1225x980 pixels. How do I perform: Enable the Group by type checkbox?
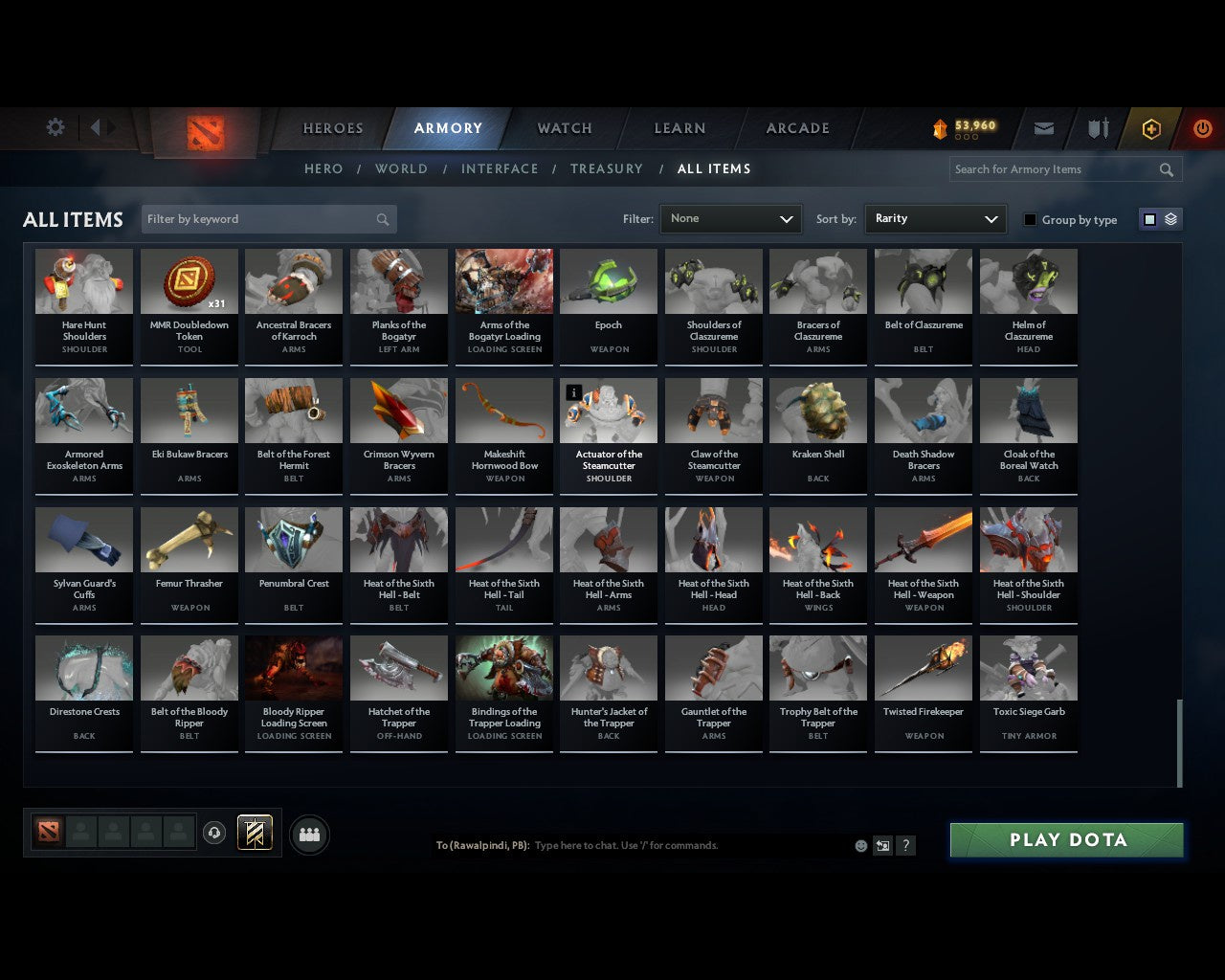(1030, 219)
